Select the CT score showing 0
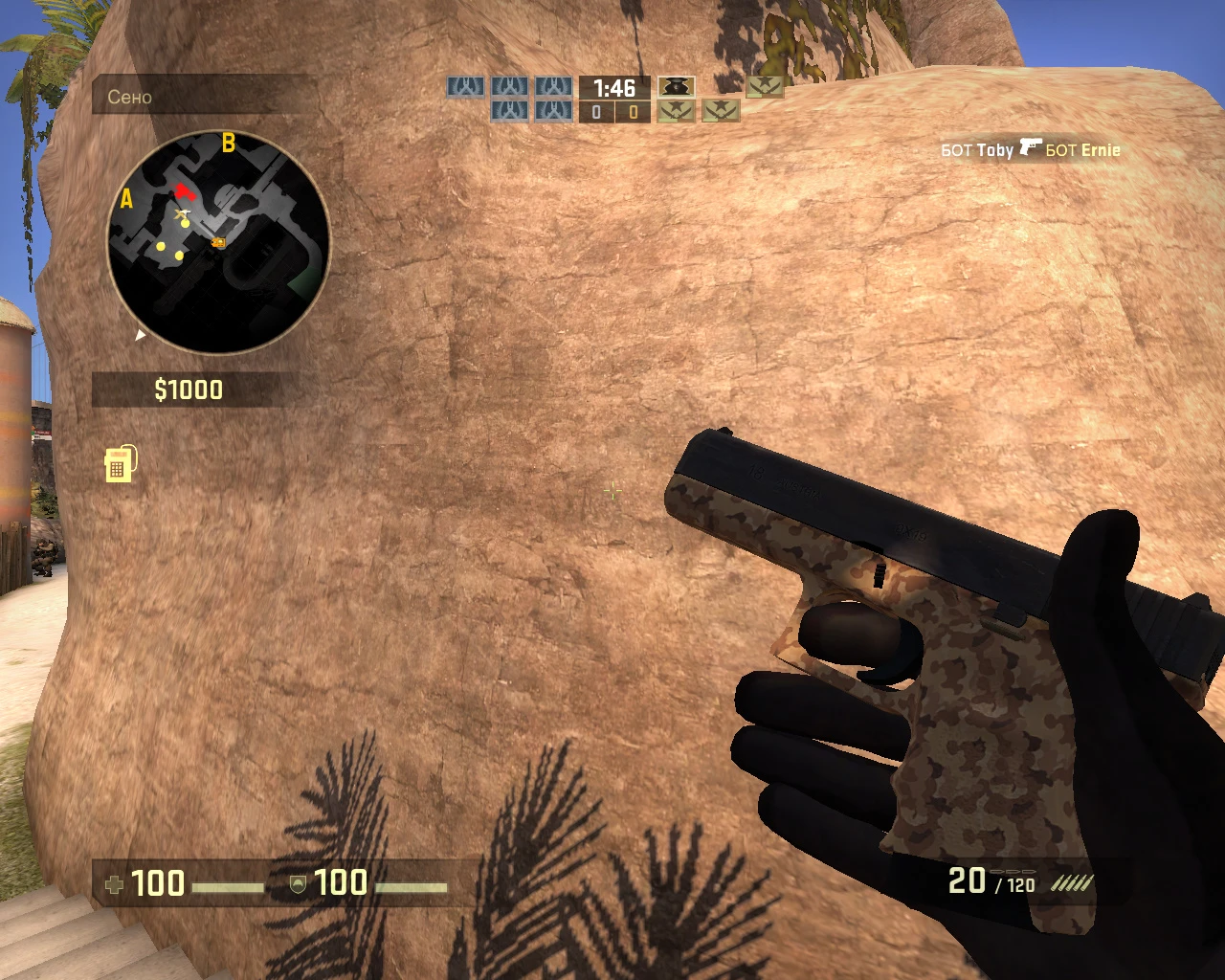The width and height of the screenshot is (1225, 980). click(x=595, y=111)
